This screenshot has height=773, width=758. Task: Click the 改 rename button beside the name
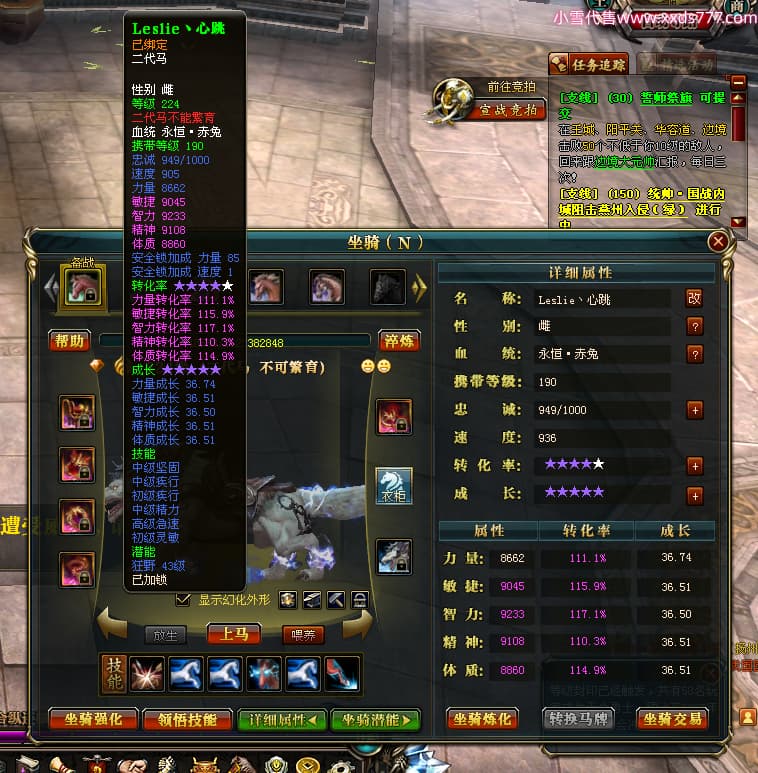pos(694,298)
